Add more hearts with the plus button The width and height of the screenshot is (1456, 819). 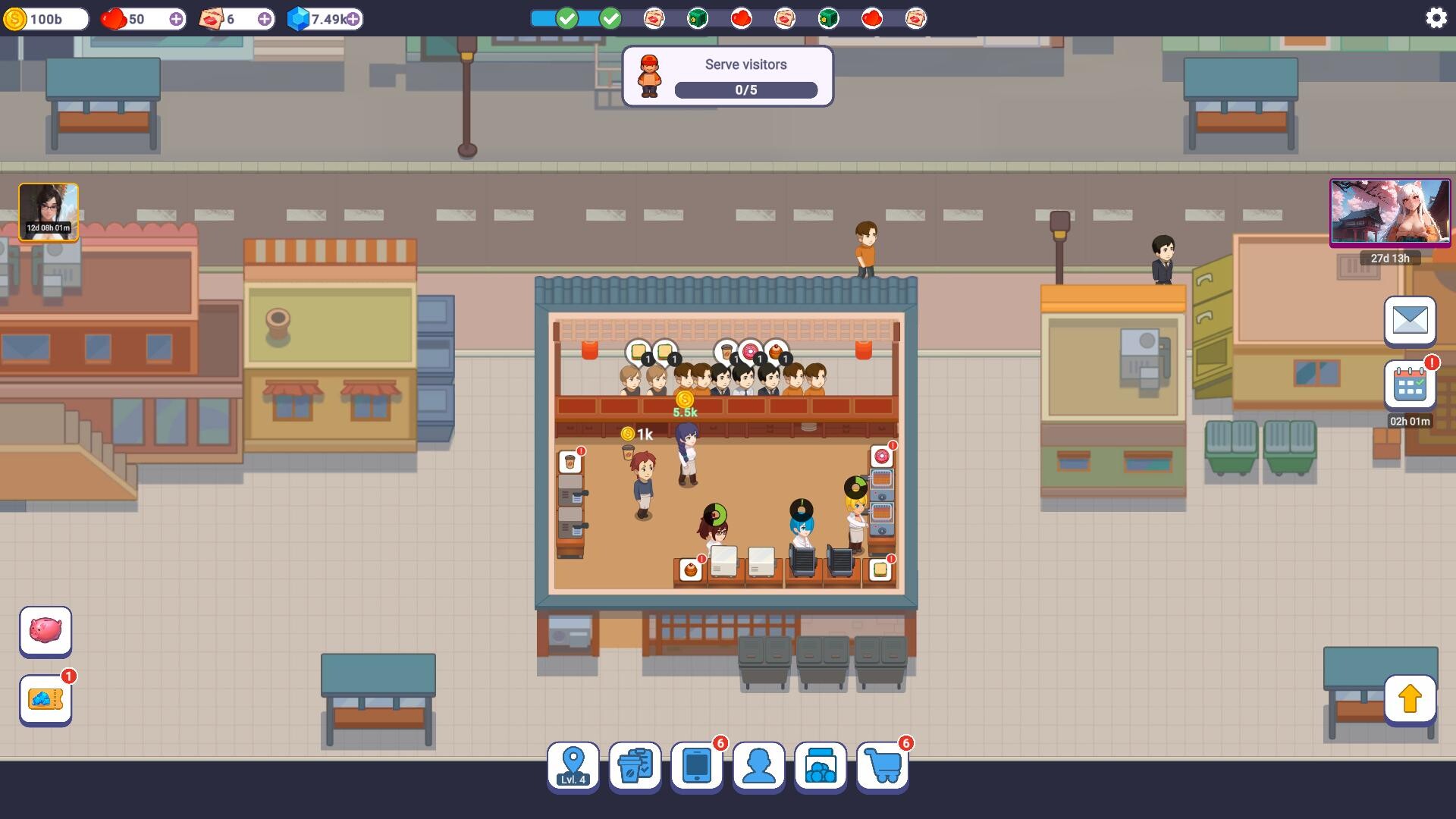tap(177, 19)
